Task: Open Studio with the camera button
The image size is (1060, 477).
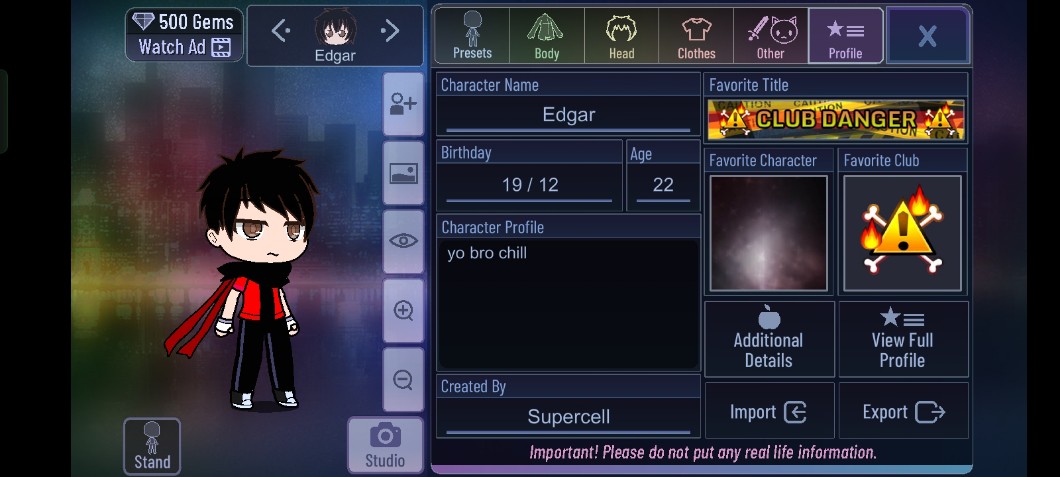Action: pos(385,445)
